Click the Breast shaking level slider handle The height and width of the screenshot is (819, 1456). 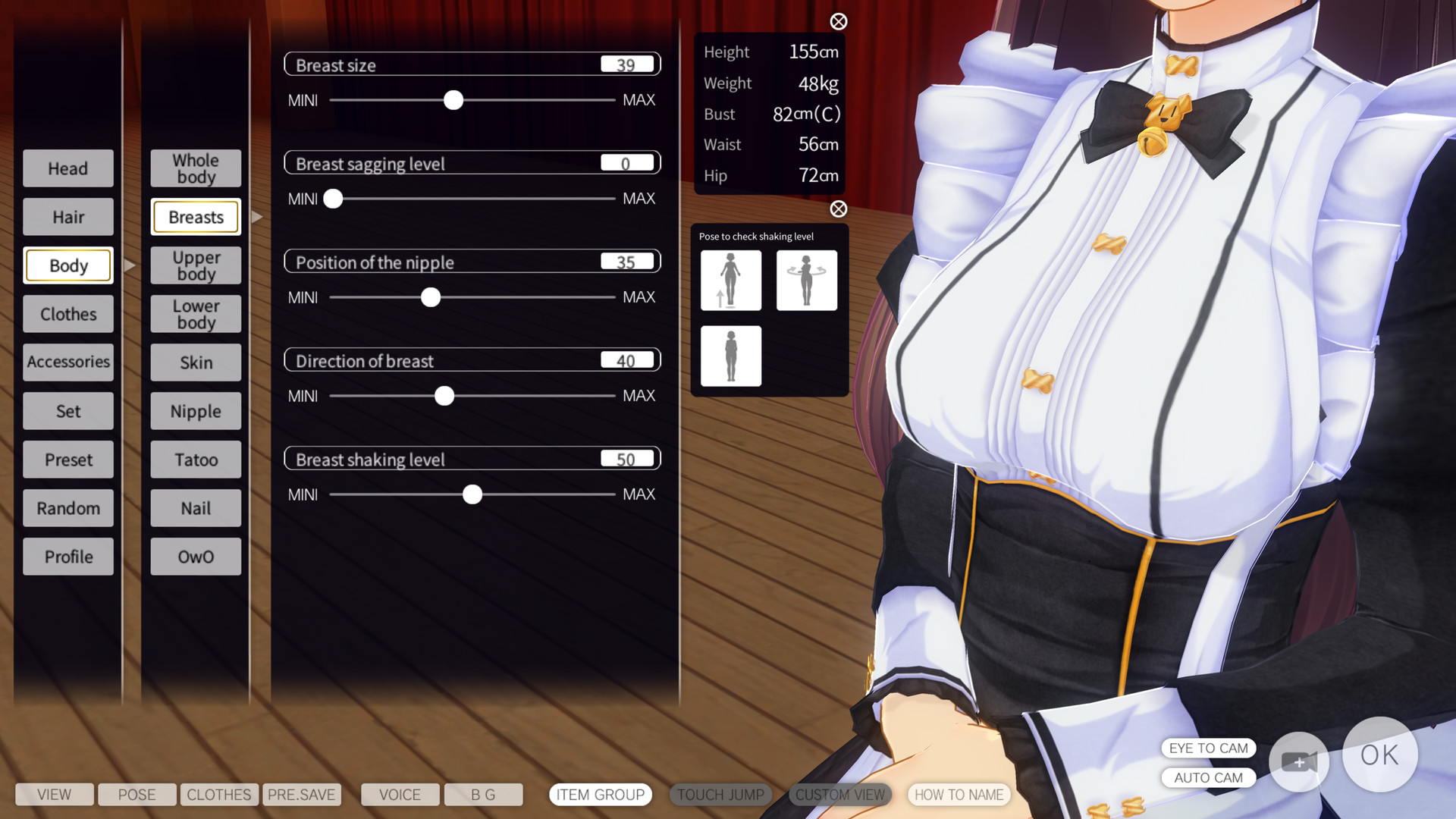click(472, 494)
